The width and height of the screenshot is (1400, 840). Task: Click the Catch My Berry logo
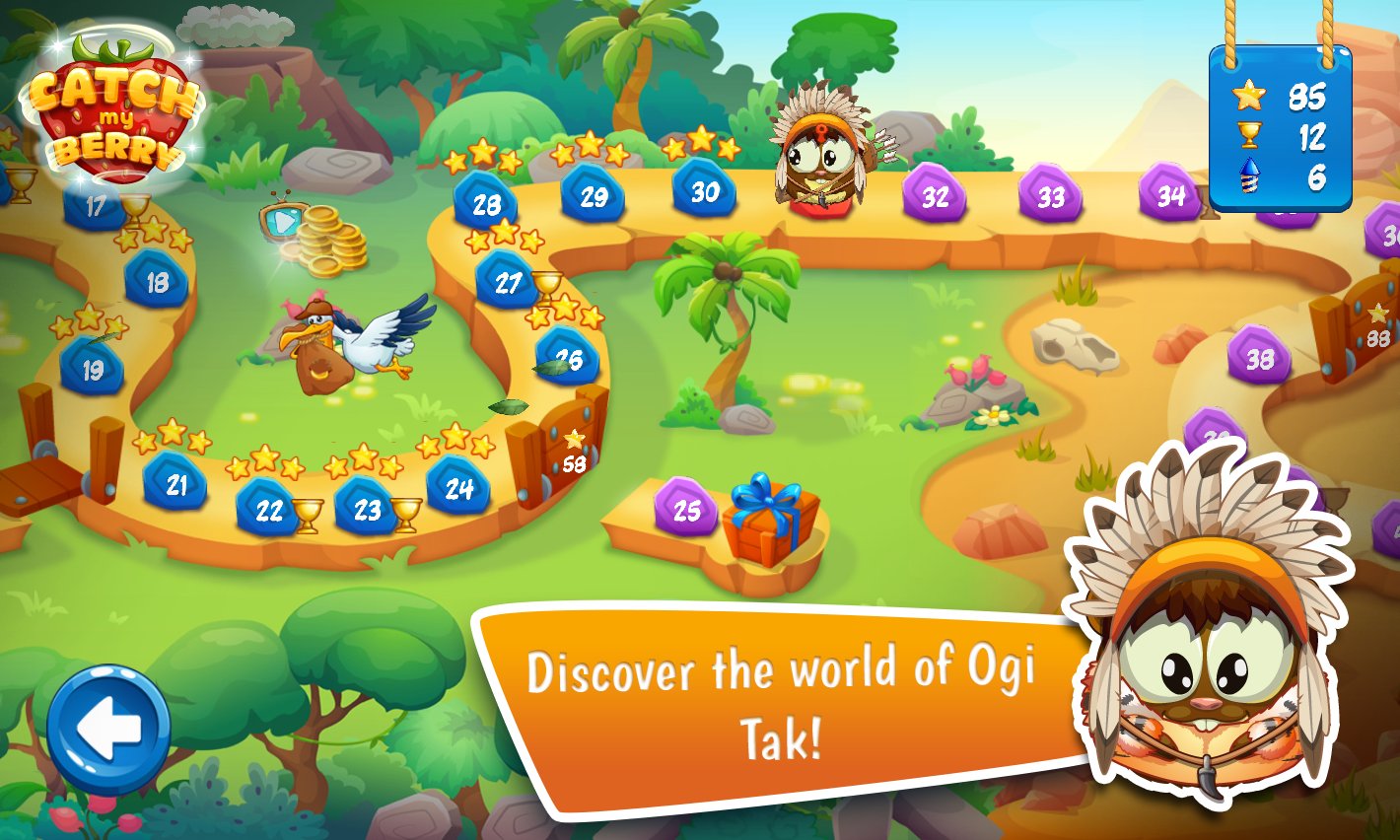point(108,113)
